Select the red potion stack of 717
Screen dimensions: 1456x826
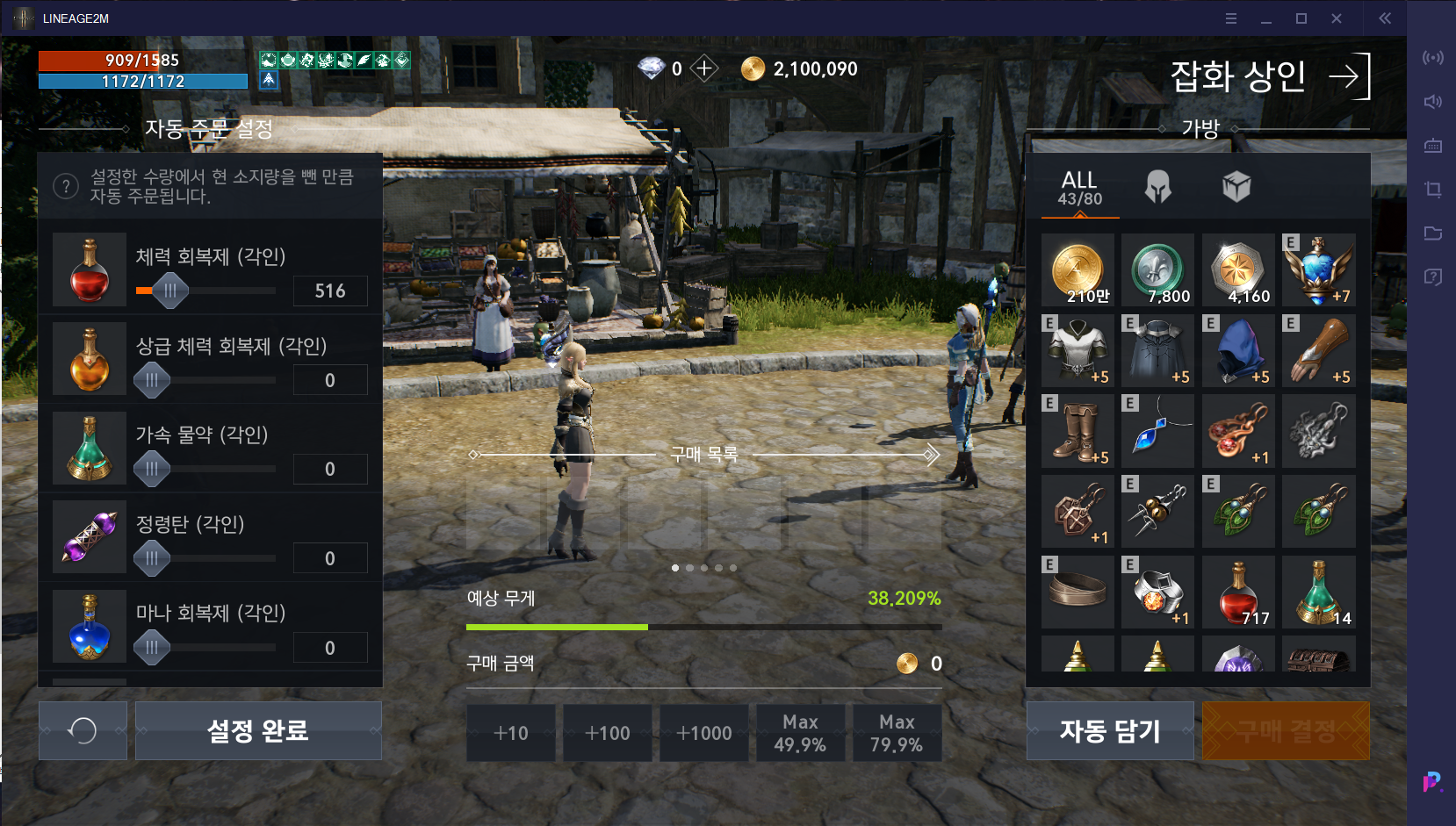1238,593
